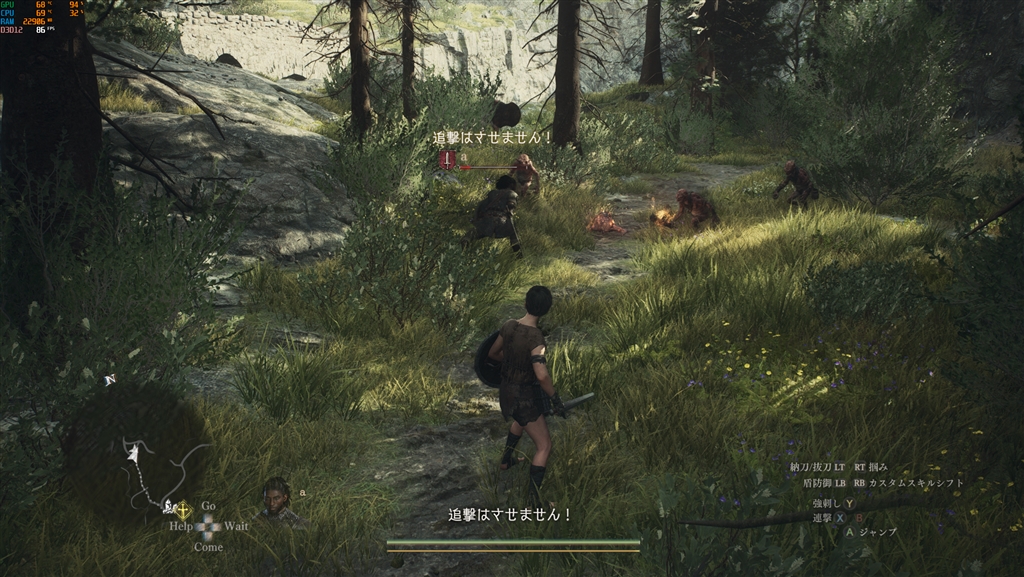The height and width of the screenshot is (577, 1024).
Task: Issue the Go pawn command
Action: tap(208, 506)
